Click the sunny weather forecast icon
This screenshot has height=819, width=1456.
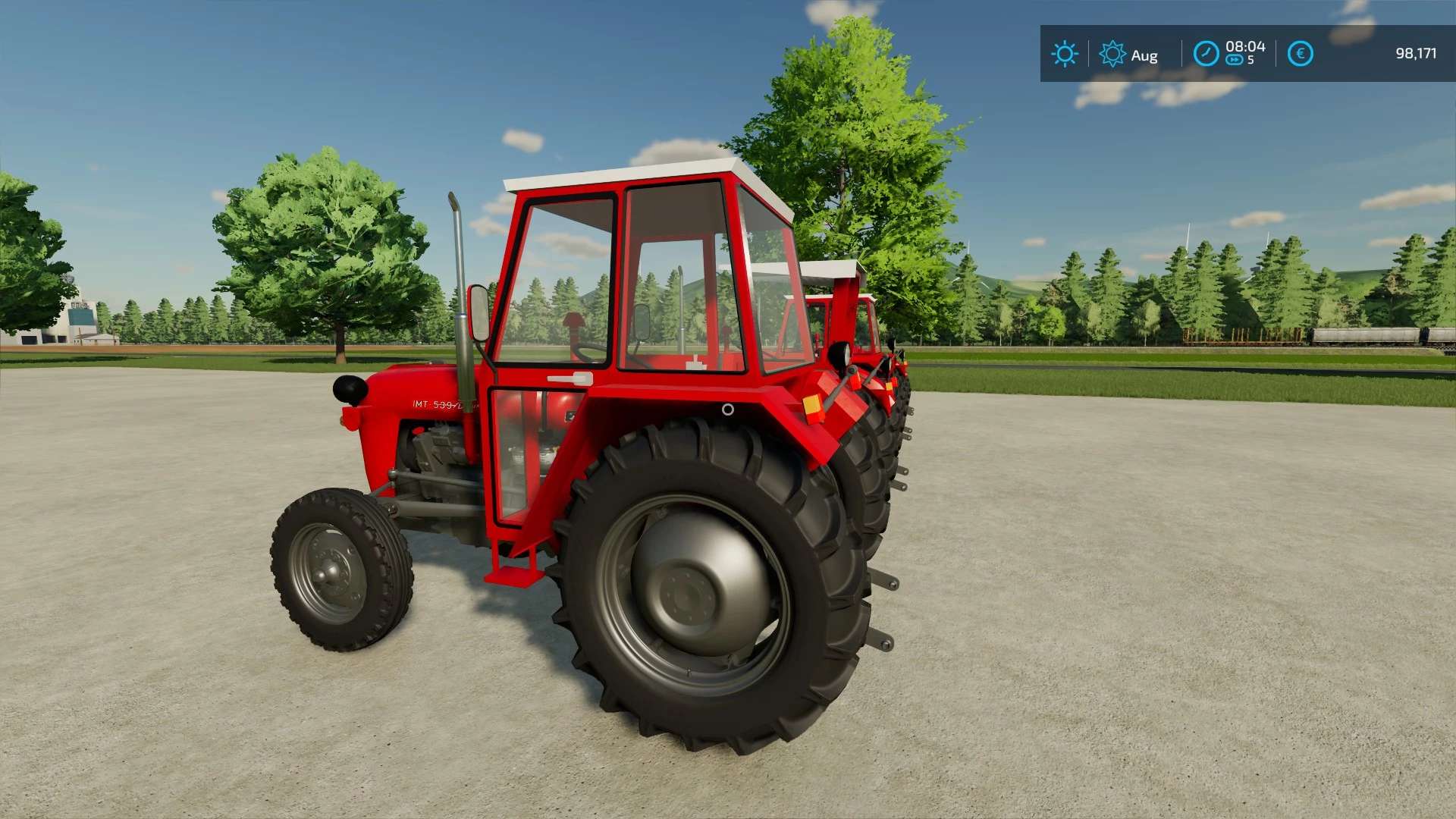point(1064,54)
